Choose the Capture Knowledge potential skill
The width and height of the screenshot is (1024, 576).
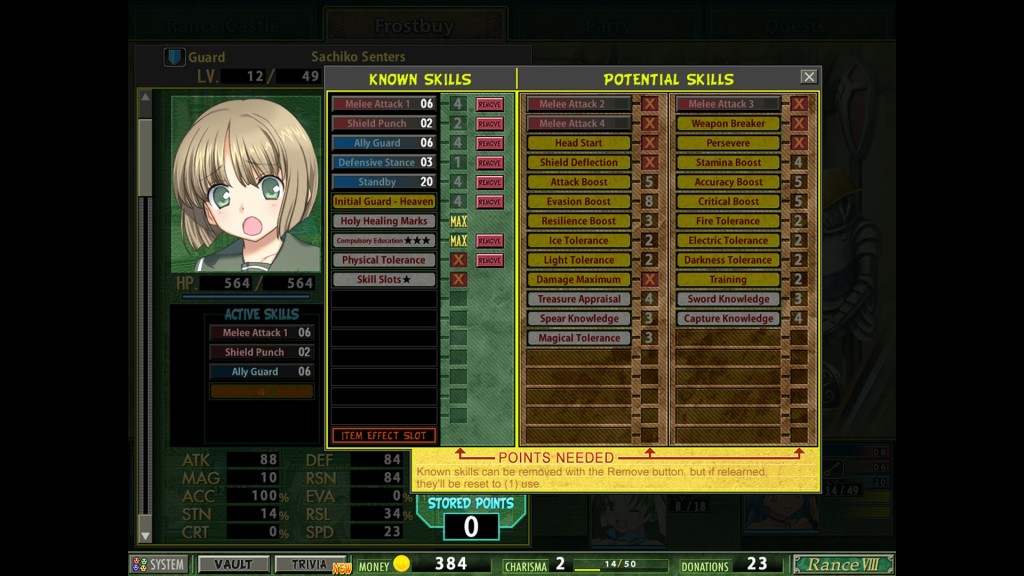728,318
